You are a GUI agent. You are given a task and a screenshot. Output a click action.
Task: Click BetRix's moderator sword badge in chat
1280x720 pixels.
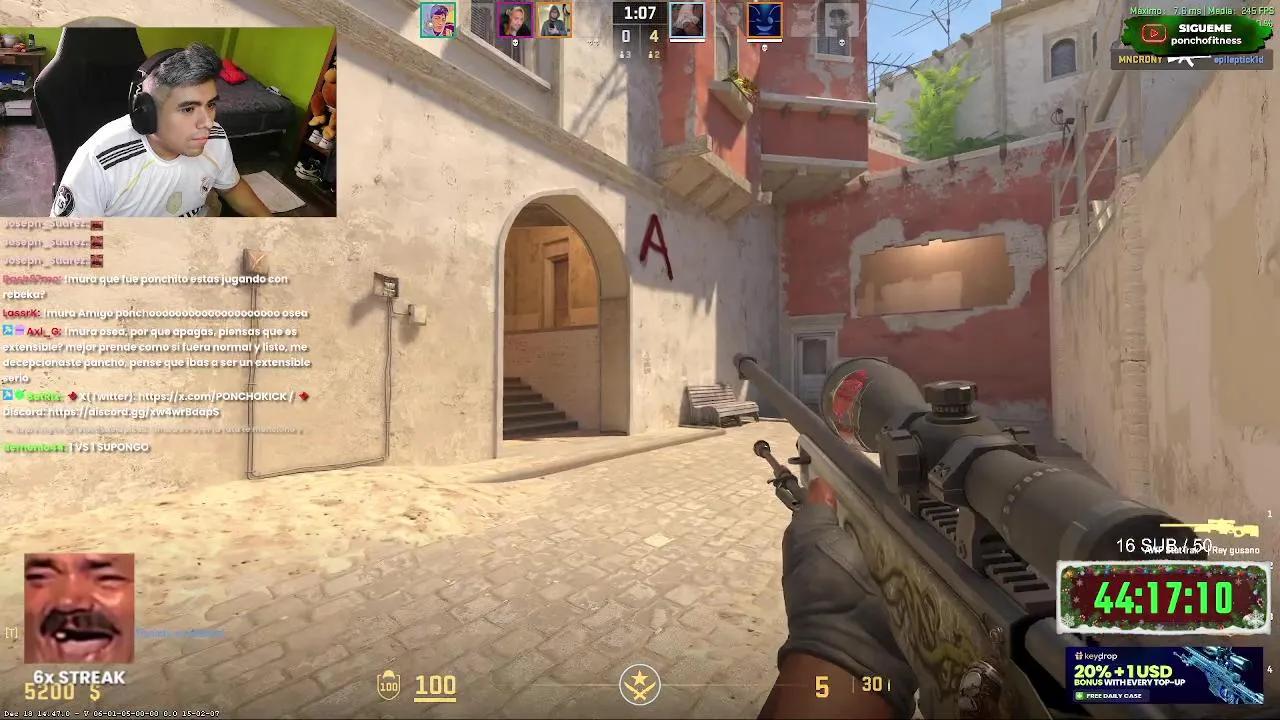7,395
